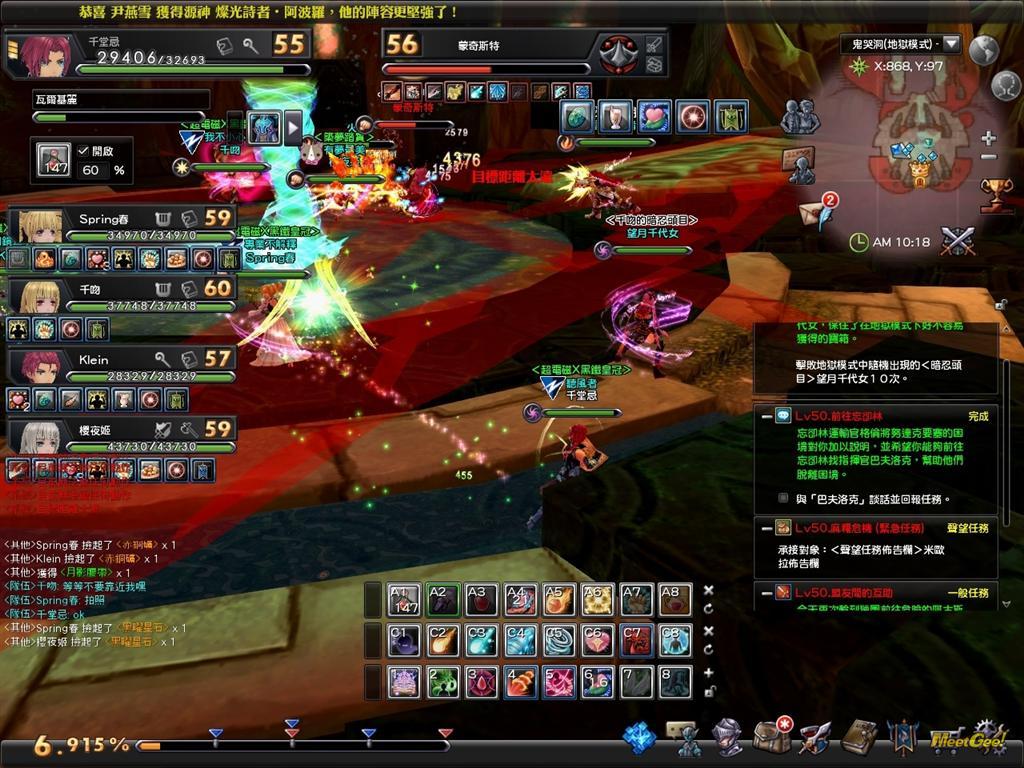Viewport: 1024px width, 768px height.
Task: Select party member 櫻夜姬 portrait
Action: (41, 437)
